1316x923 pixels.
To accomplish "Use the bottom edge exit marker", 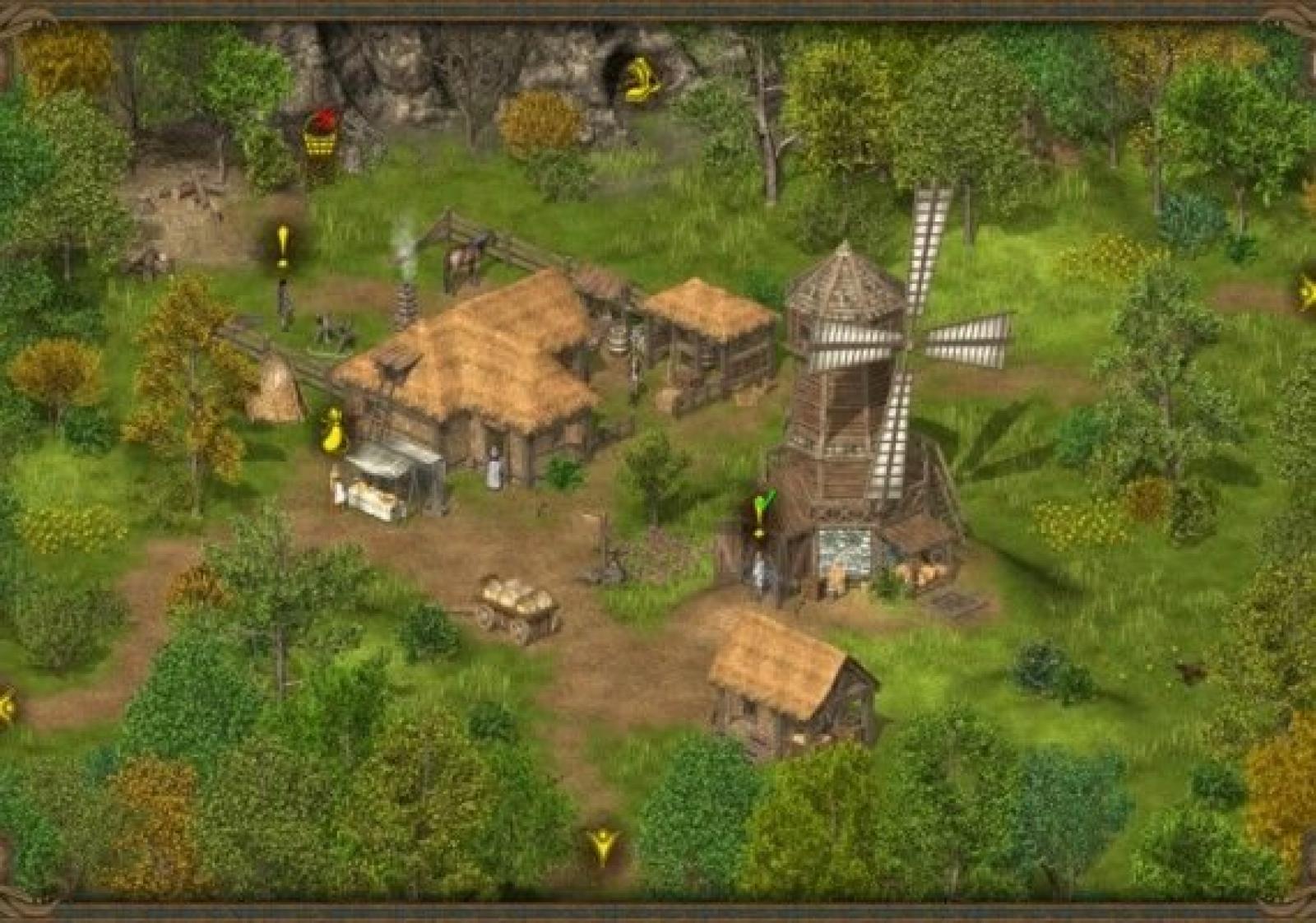I will point(604,845).
